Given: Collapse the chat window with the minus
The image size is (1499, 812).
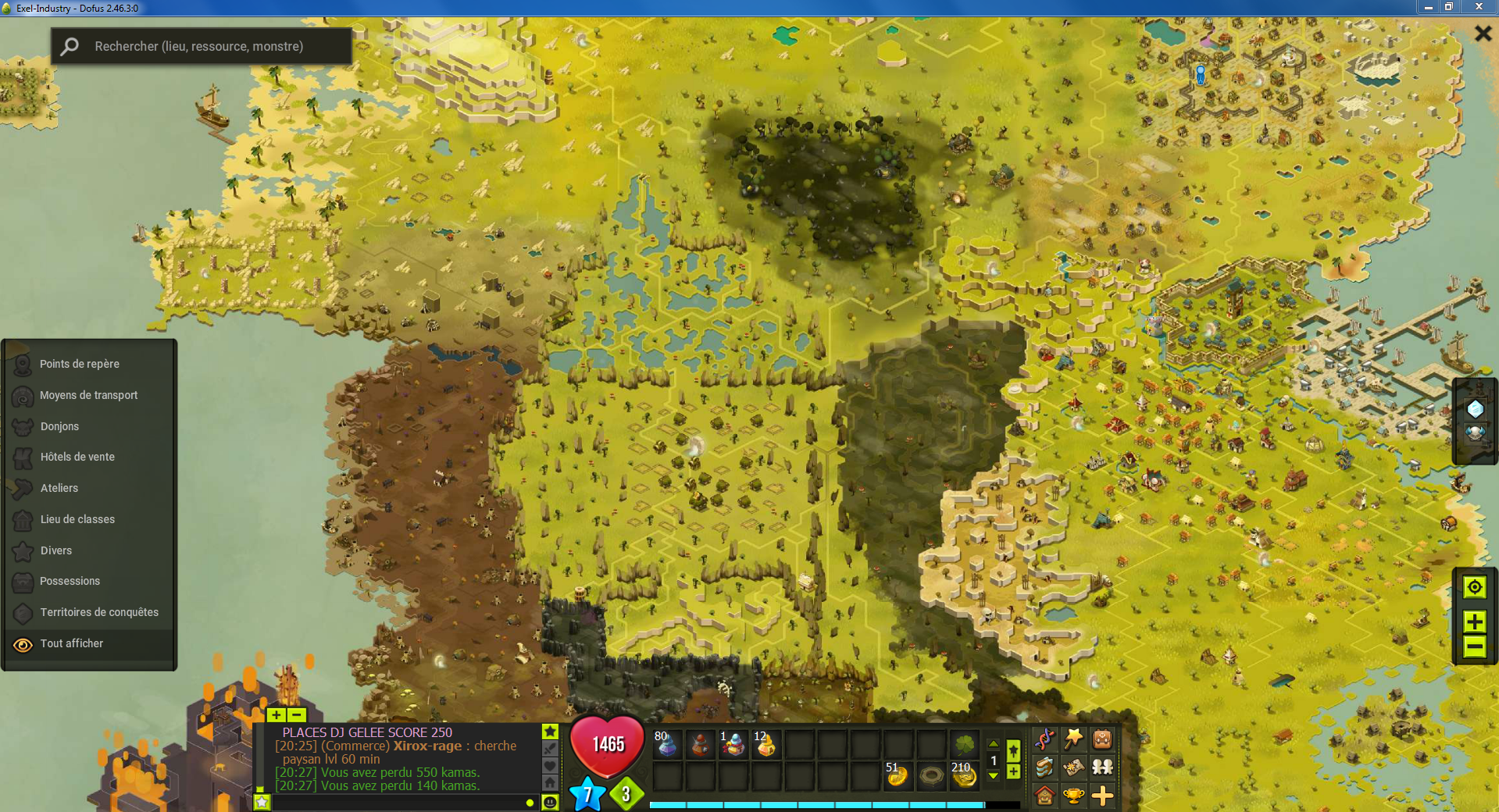Looking at the screenshot, I should [x=296, y=715].
